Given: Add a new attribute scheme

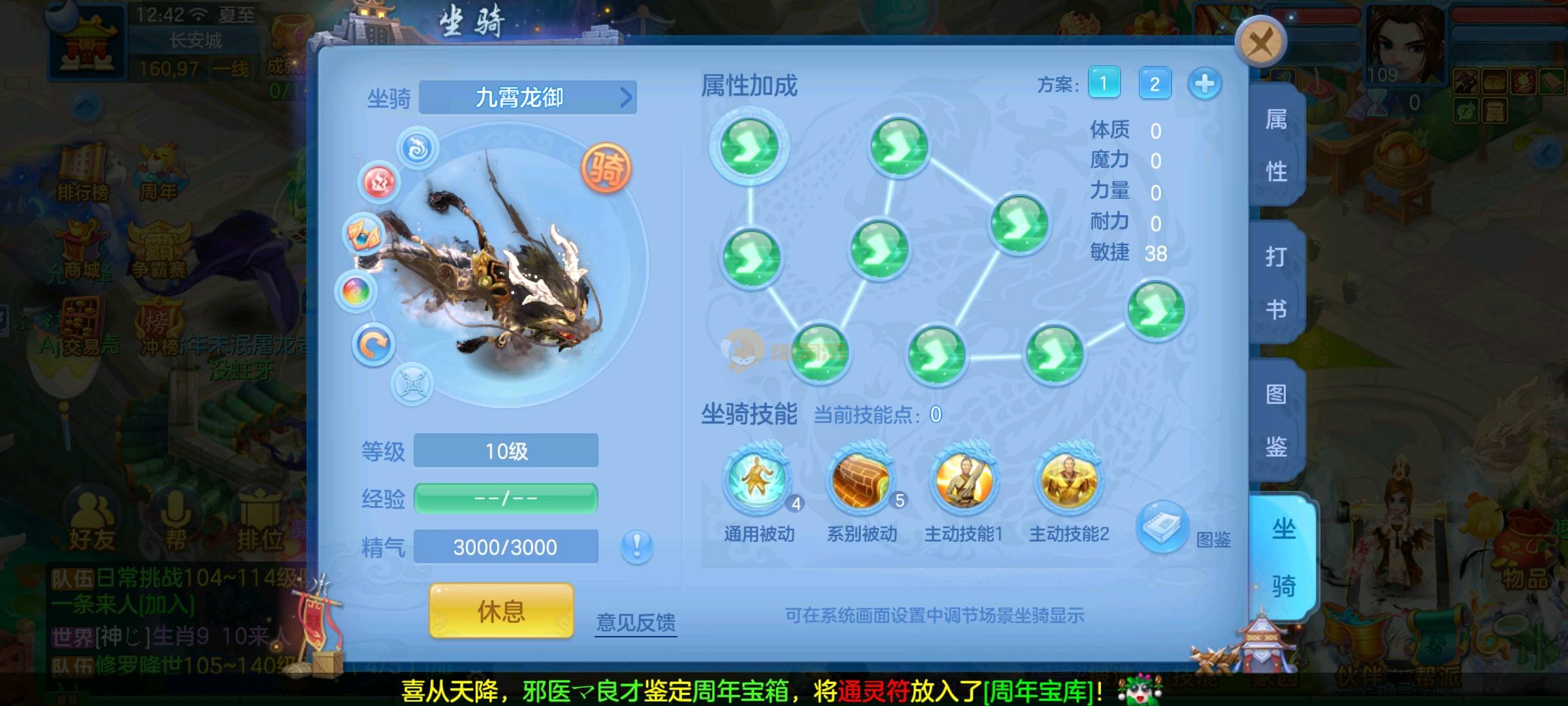Looking at the screenshot, I should coord(1205,84).
